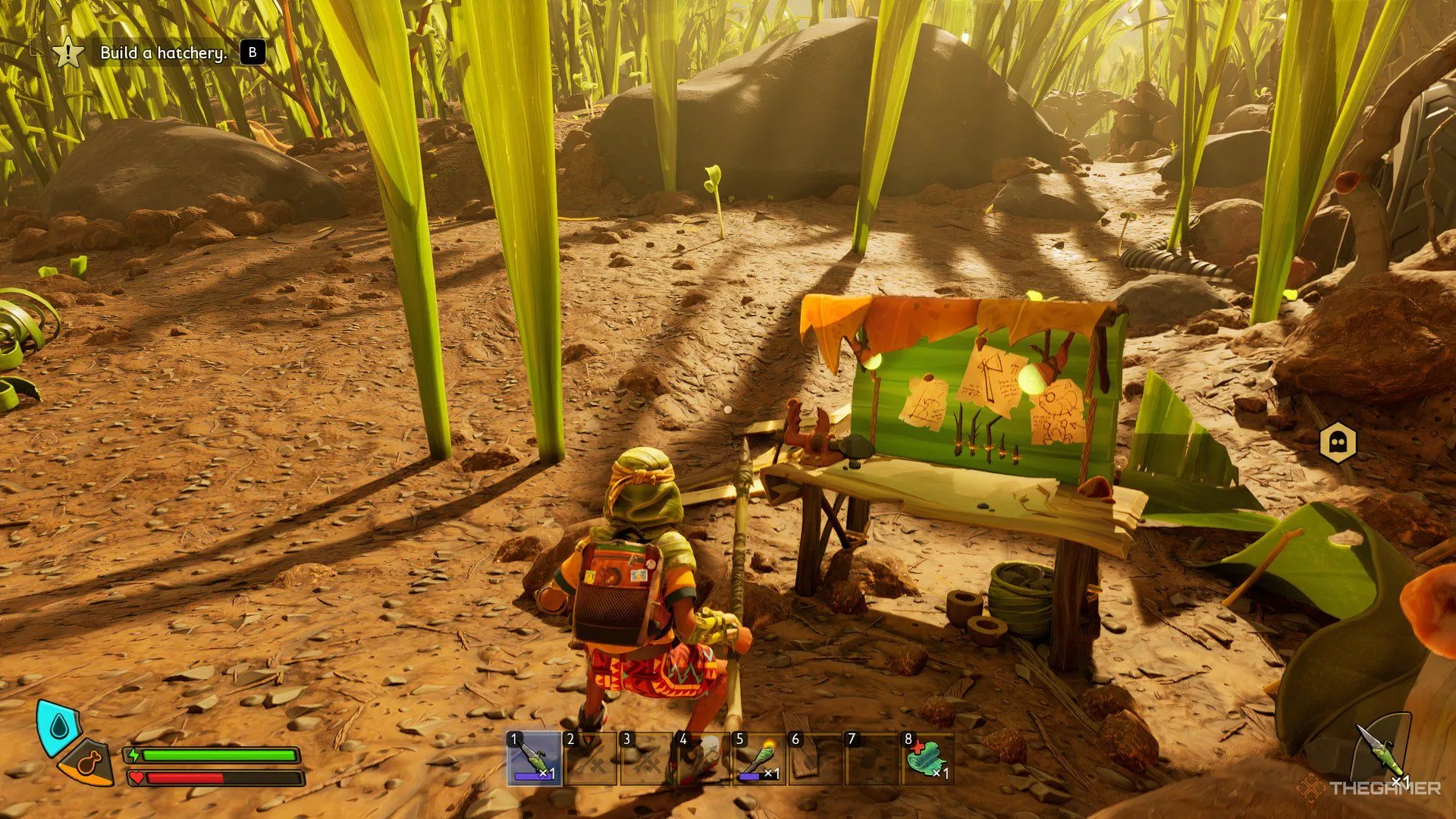Select the spear in hotbar slot 1
1456x819 pixels.
click(534, 758)
